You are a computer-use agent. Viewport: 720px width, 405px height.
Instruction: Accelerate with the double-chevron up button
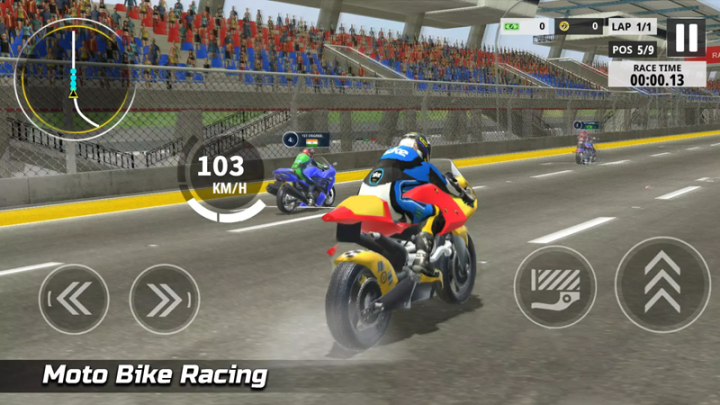662,284
